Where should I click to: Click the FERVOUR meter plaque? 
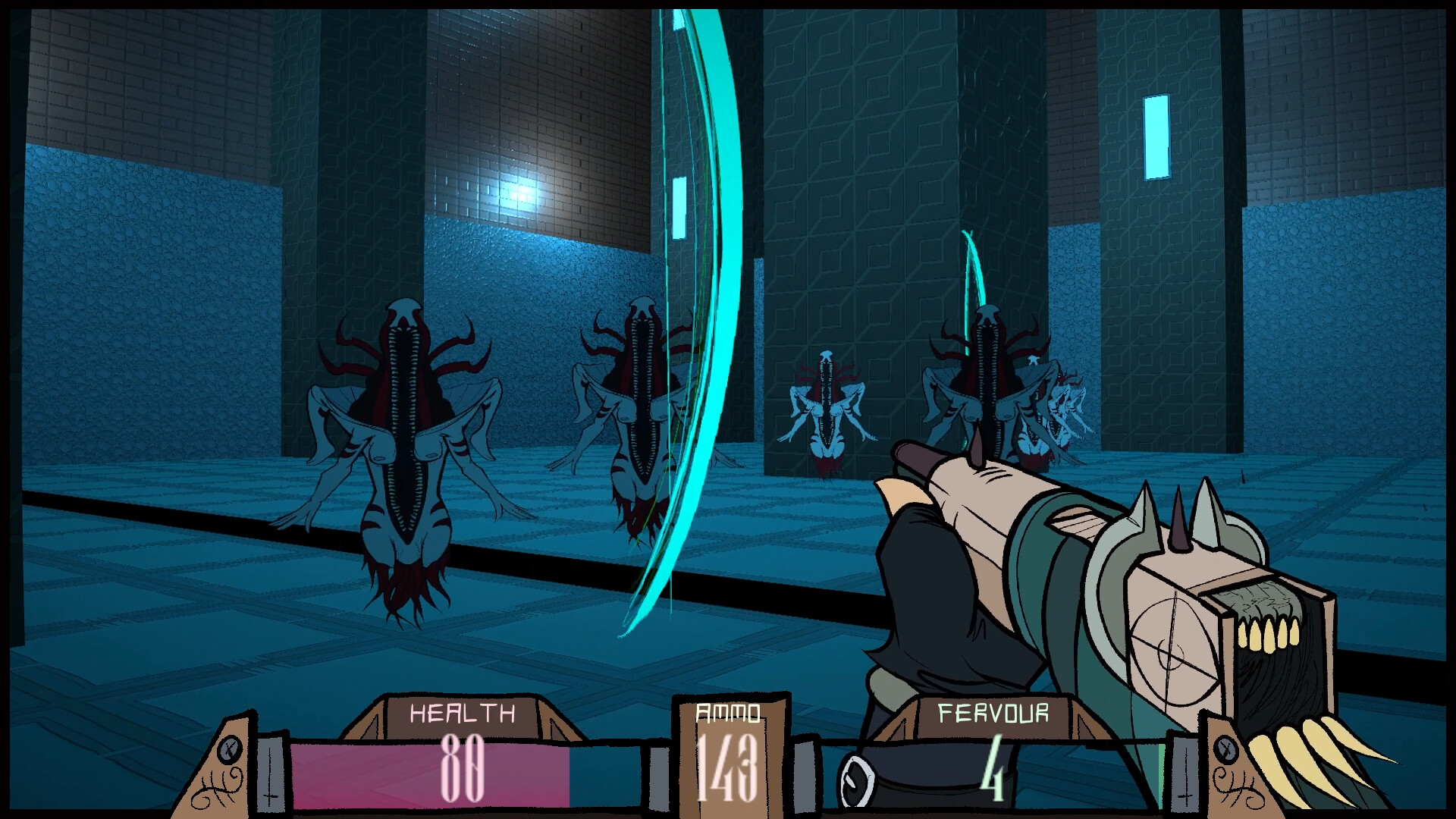[993, 713]
